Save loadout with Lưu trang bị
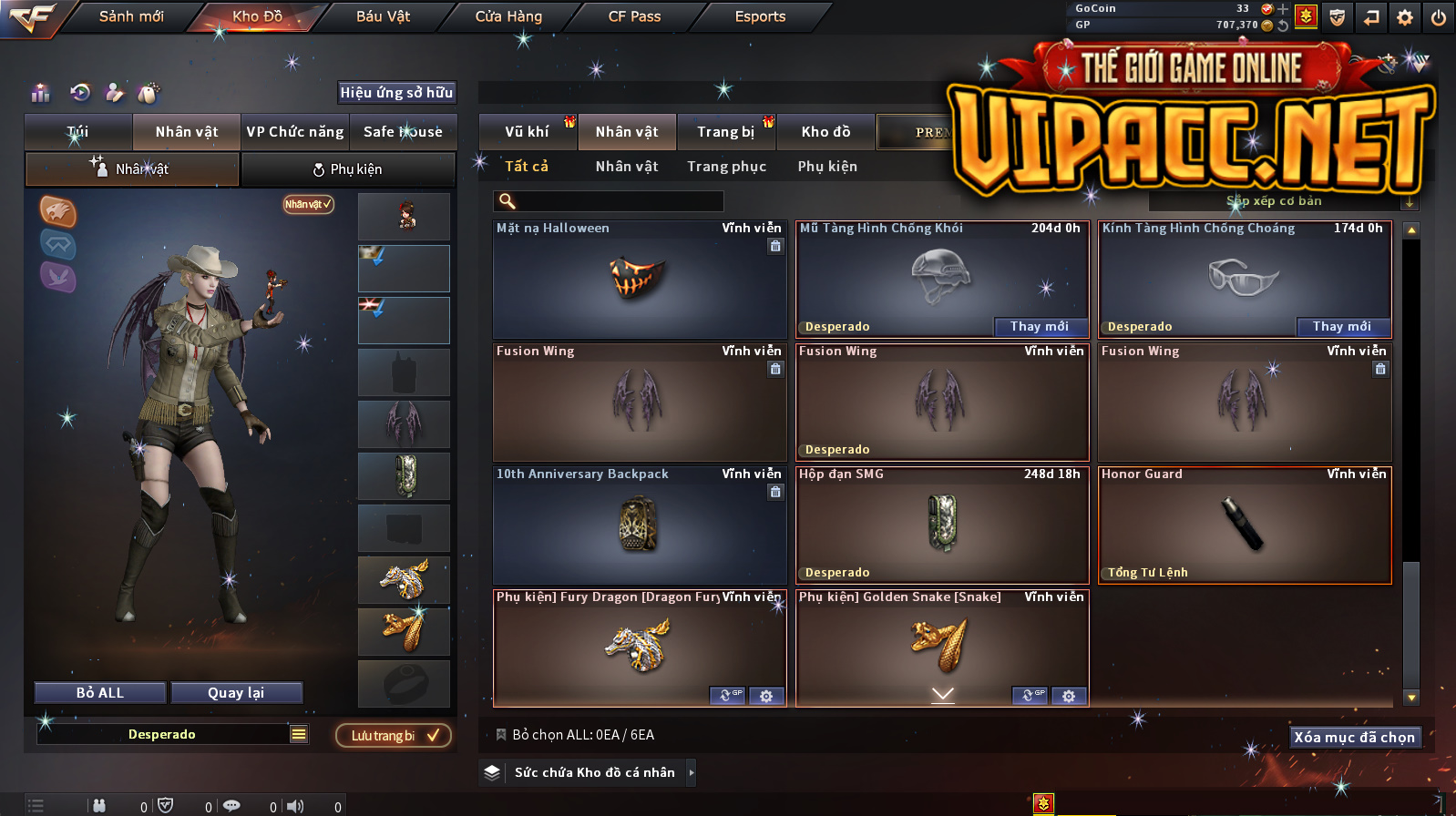The image size is (1456, 816). pos(394,735)
